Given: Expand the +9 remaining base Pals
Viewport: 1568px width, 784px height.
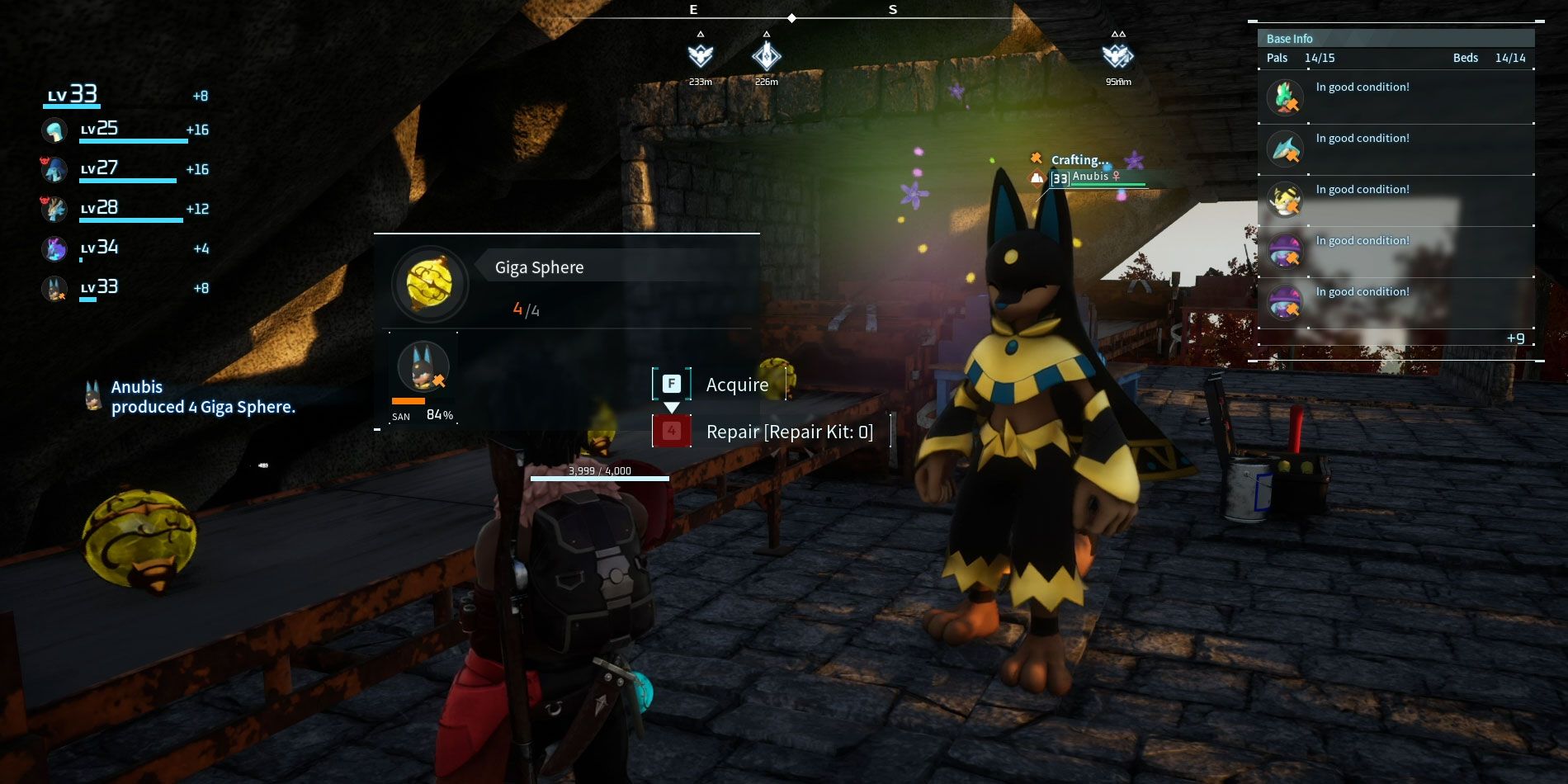Looking at the screenshot, I should pos(1515,338).
